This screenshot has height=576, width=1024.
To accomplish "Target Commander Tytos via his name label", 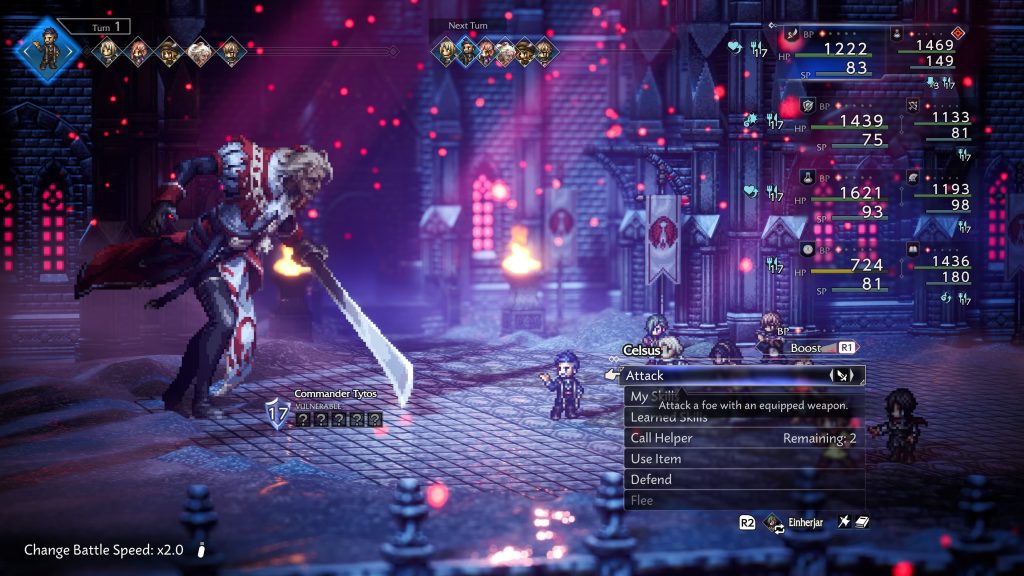I will [x=336, y=394].
